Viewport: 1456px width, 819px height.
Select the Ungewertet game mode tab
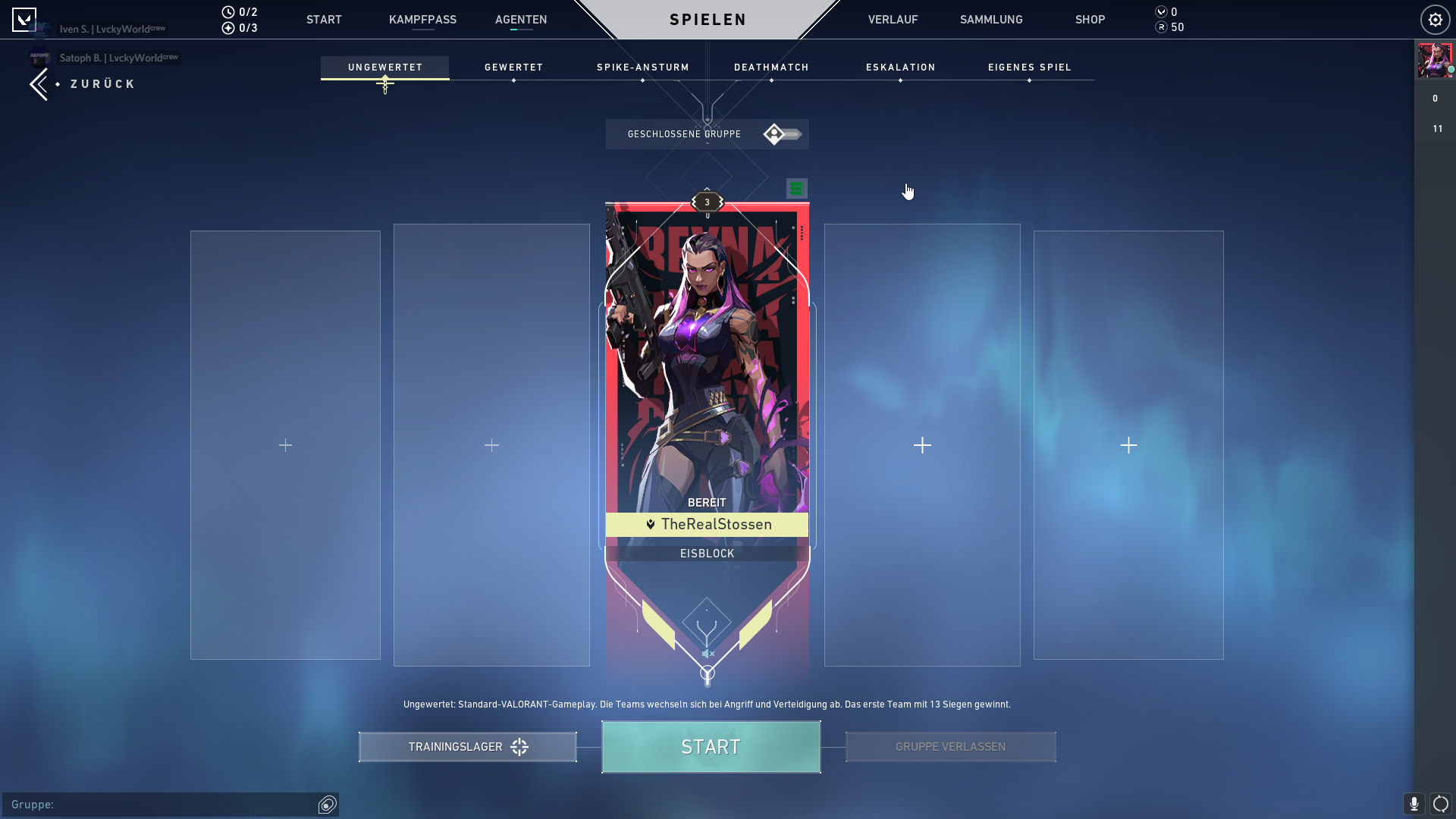384,67
